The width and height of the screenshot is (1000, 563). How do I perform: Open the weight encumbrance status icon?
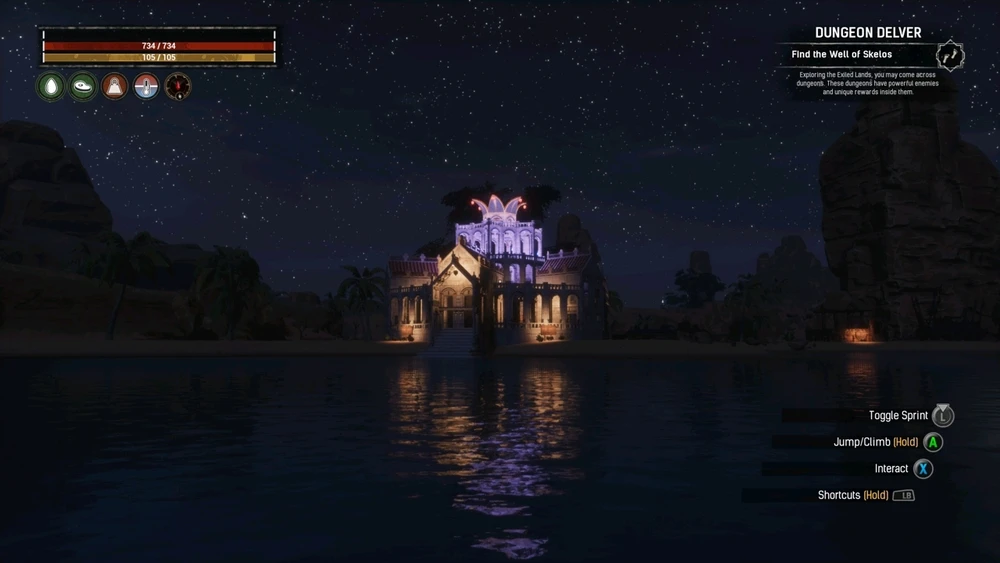click(x=115, y=86)
